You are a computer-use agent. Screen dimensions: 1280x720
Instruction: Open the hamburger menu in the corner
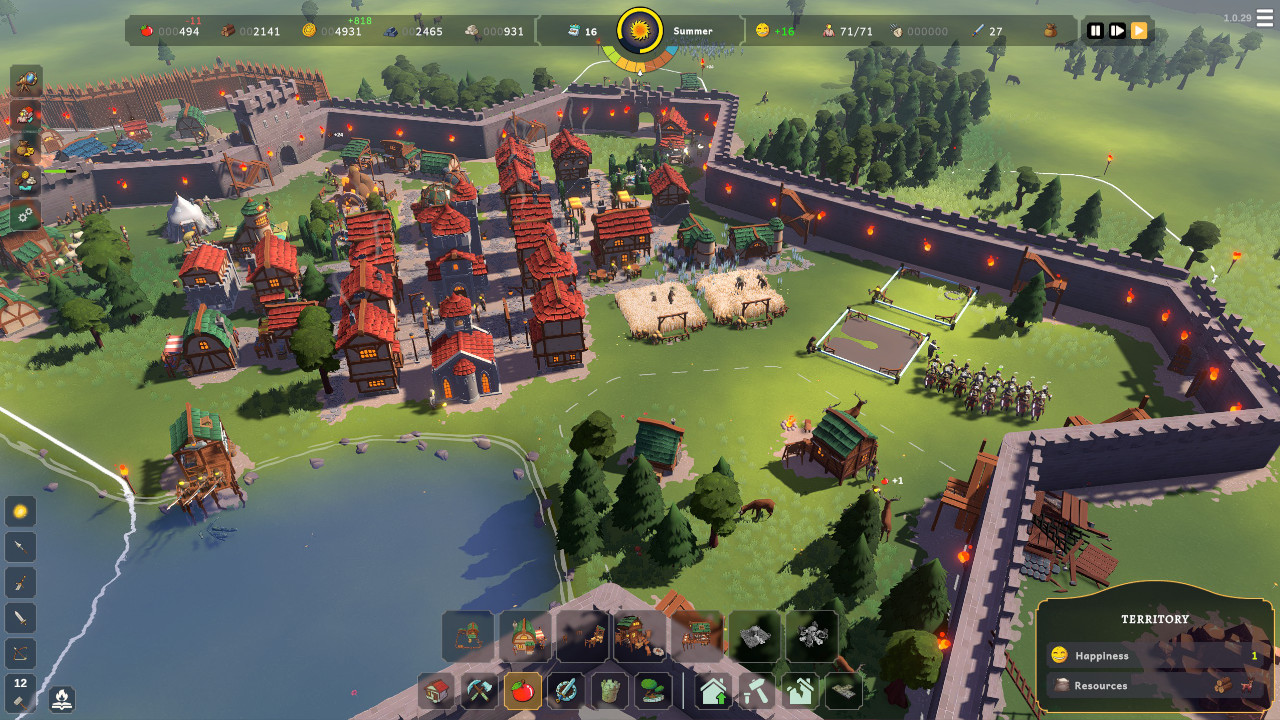pyautogui.click(x=1265, y=19)
